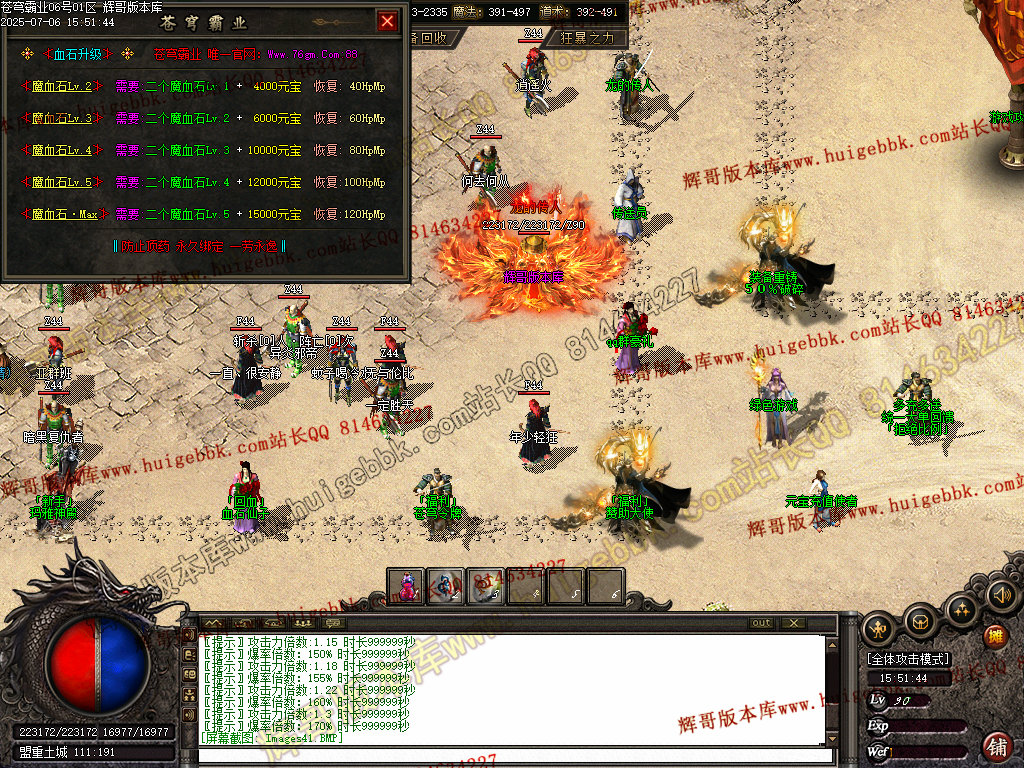The width and height of the screenshot is (1024, 768).
Task: Pick the 魔血石Lv.4 upgrade link
Action: 62,151
